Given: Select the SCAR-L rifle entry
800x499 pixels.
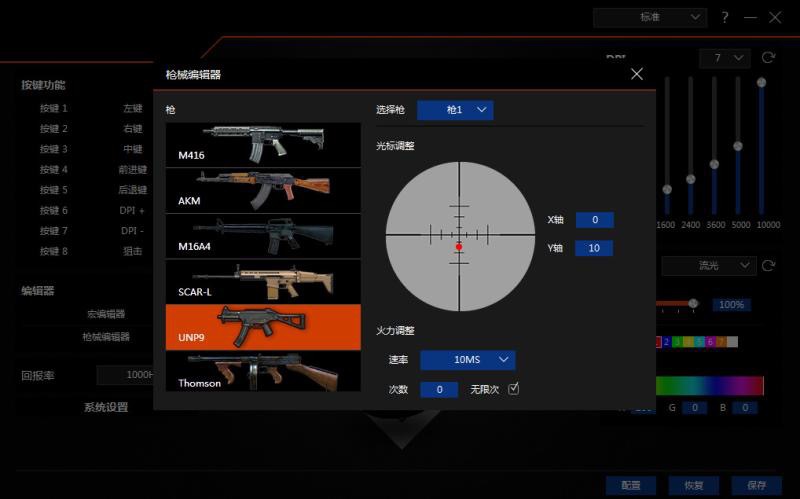Looking at the screenshot, I should tap(263, 281).
